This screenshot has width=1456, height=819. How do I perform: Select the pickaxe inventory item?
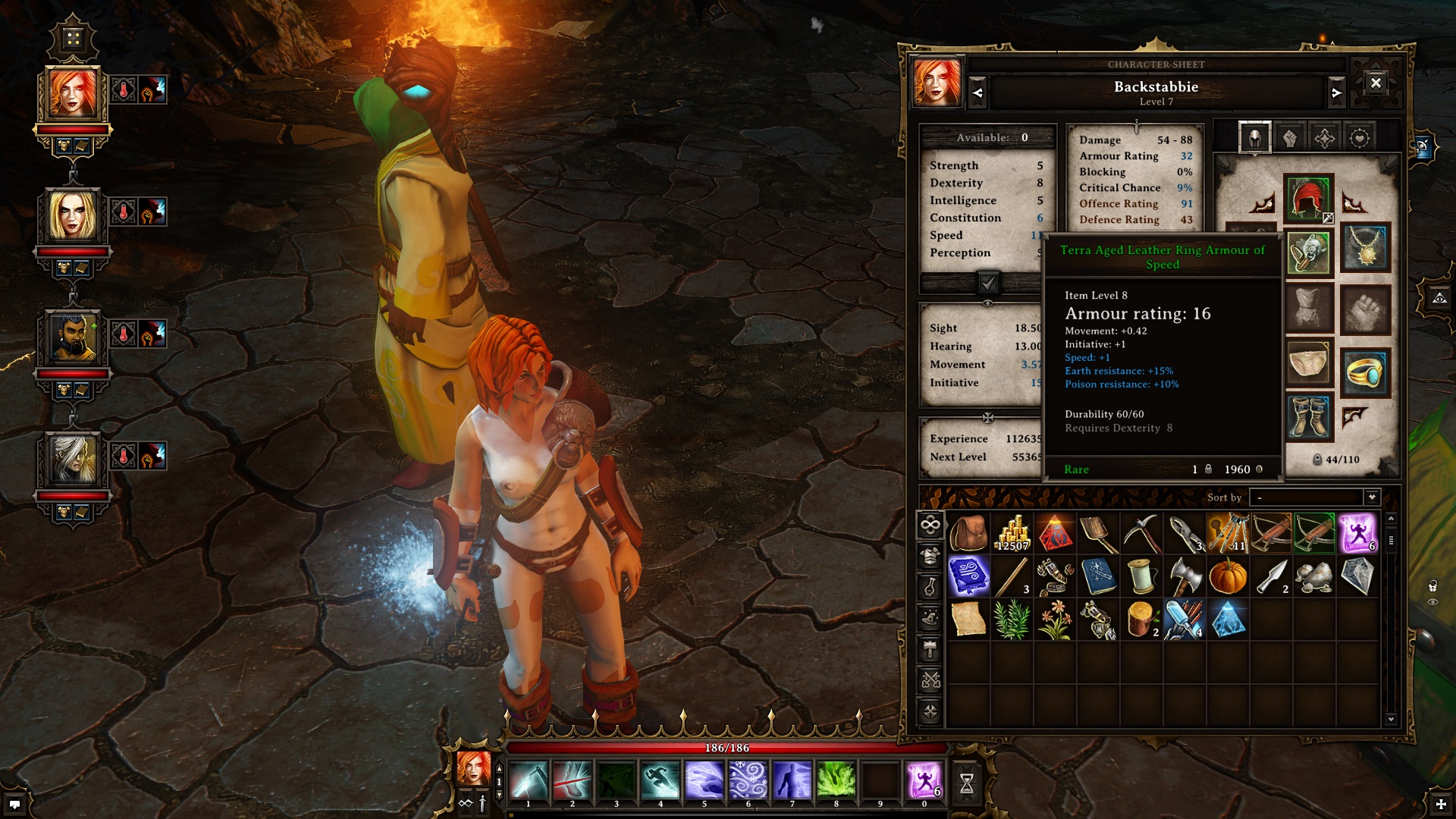coord(1141,533)
